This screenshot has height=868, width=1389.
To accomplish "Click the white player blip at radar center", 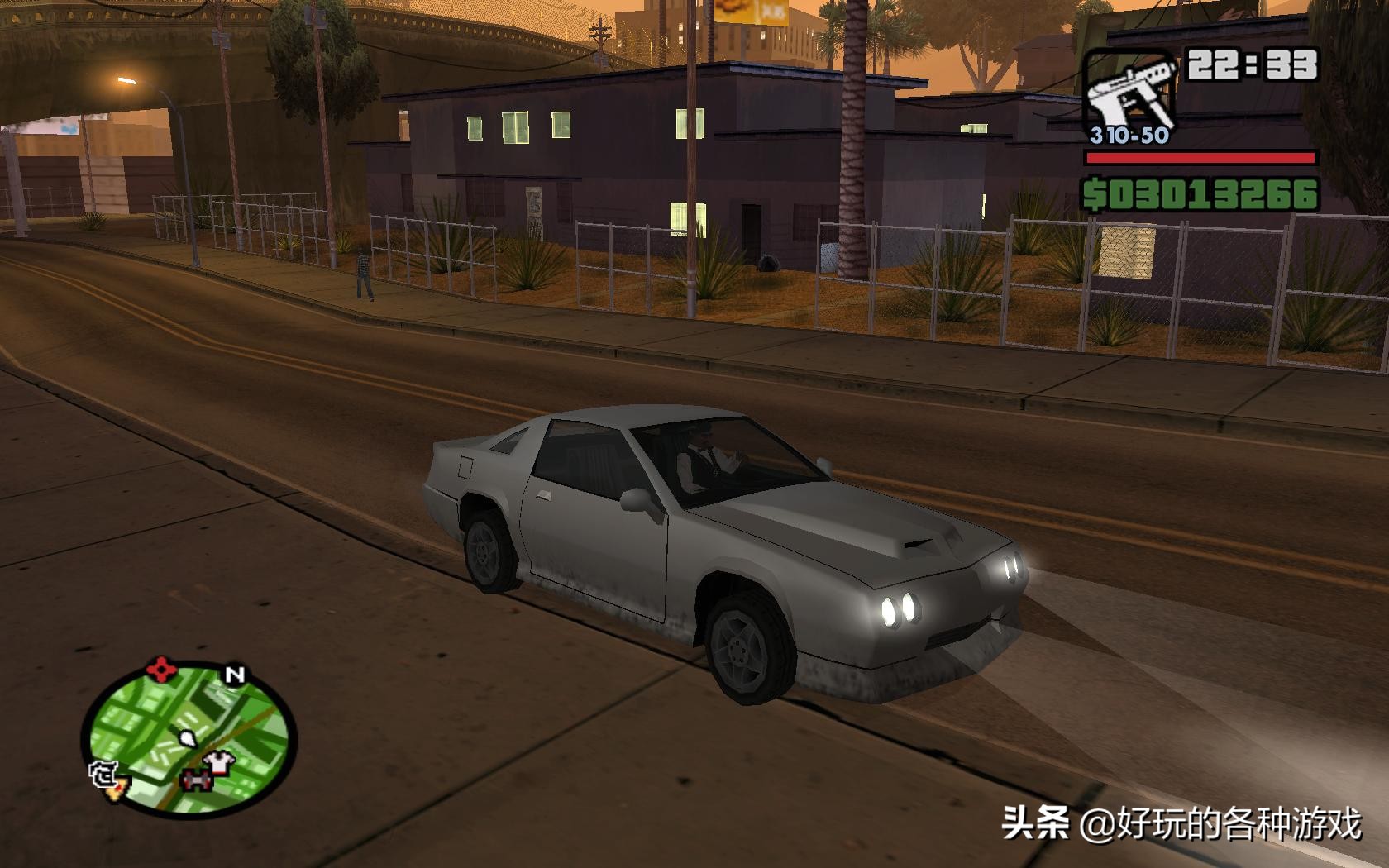I will click(187, 738).
